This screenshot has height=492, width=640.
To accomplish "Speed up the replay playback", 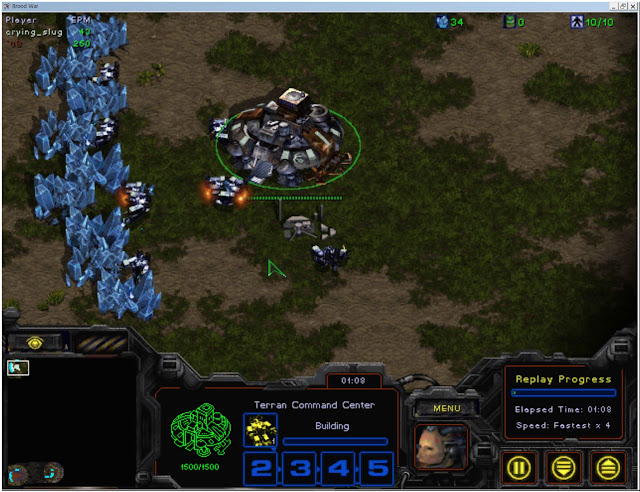I will (607, 467).
